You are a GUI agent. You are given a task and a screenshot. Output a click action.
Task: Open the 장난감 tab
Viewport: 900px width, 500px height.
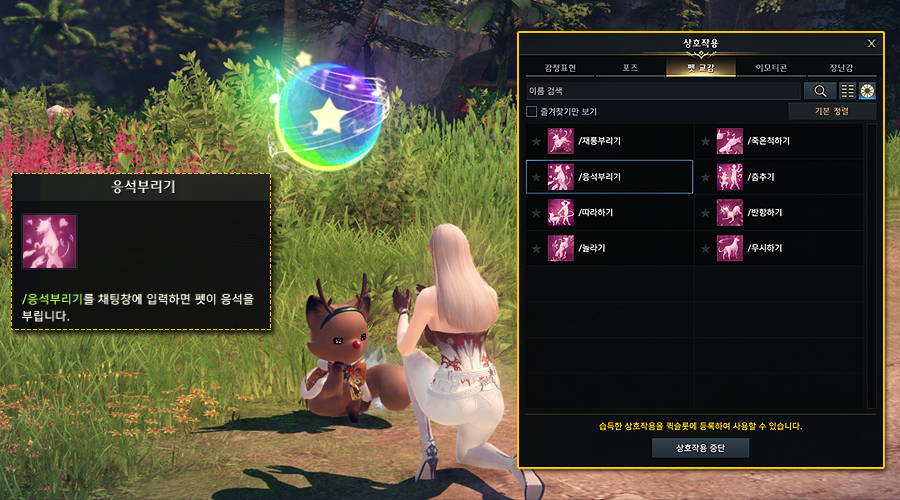(x=841, y=68)
